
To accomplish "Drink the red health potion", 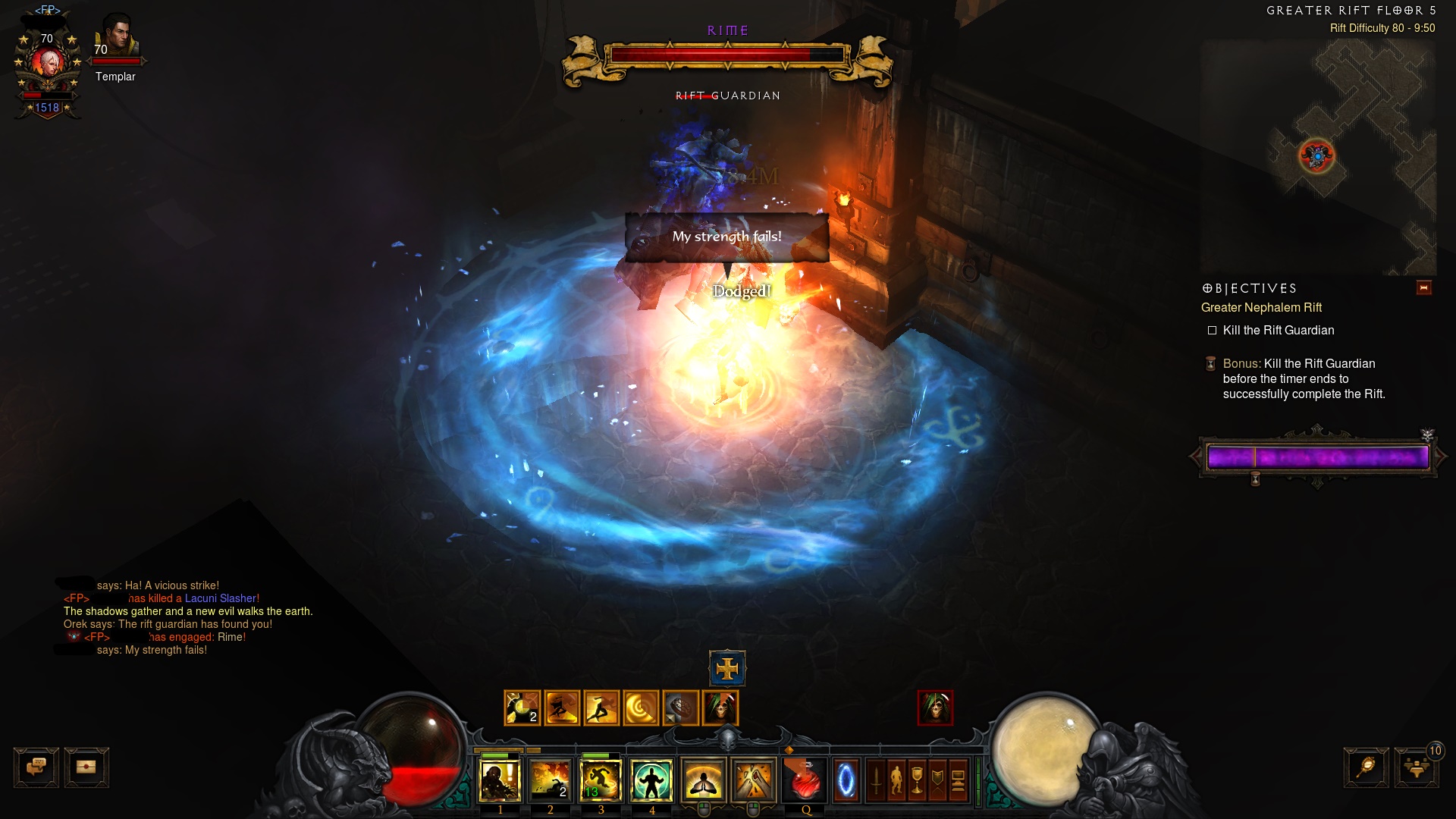I will (x=805, y=780).
